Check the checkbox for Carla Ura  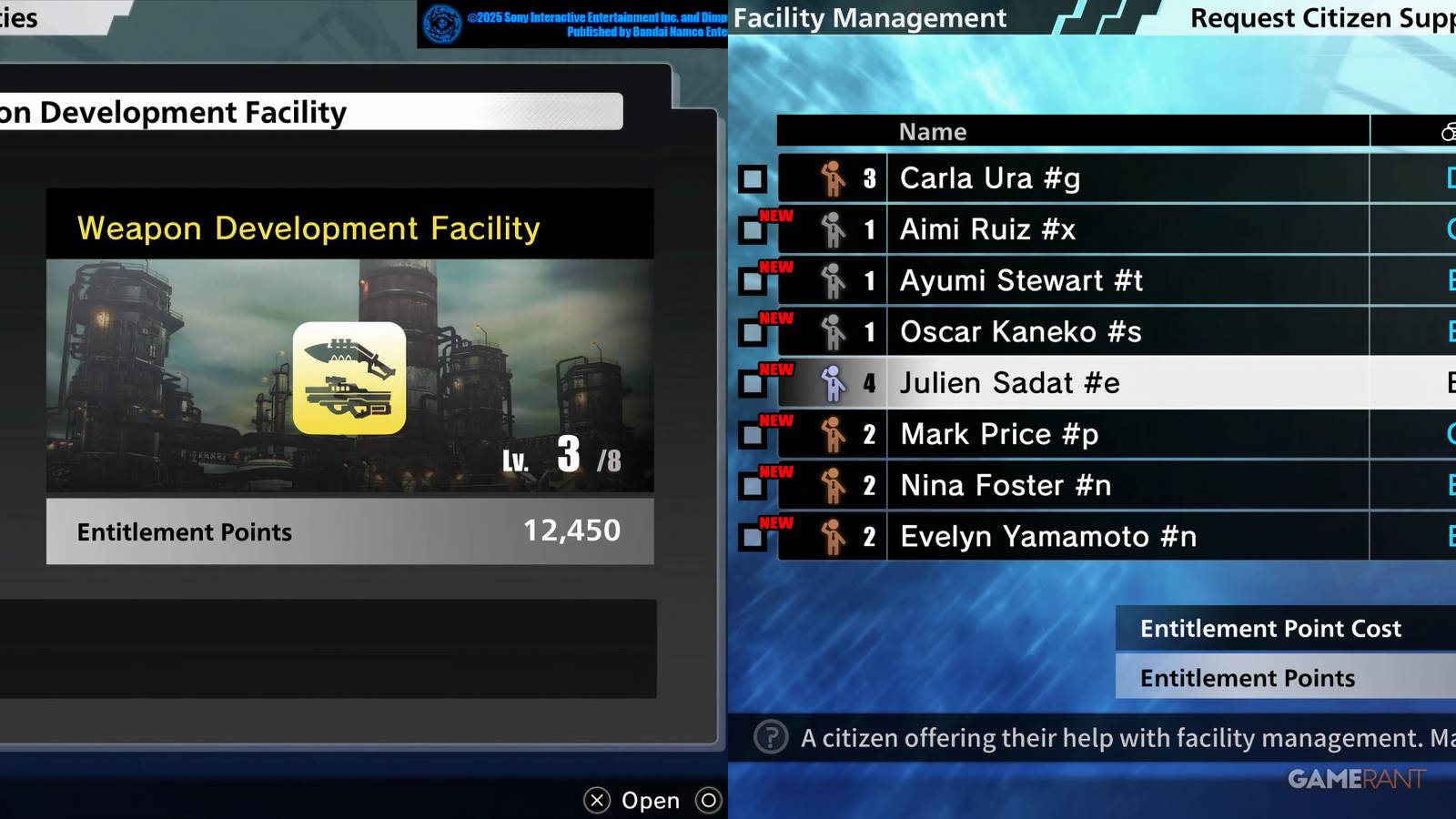[x=752, y=178]
